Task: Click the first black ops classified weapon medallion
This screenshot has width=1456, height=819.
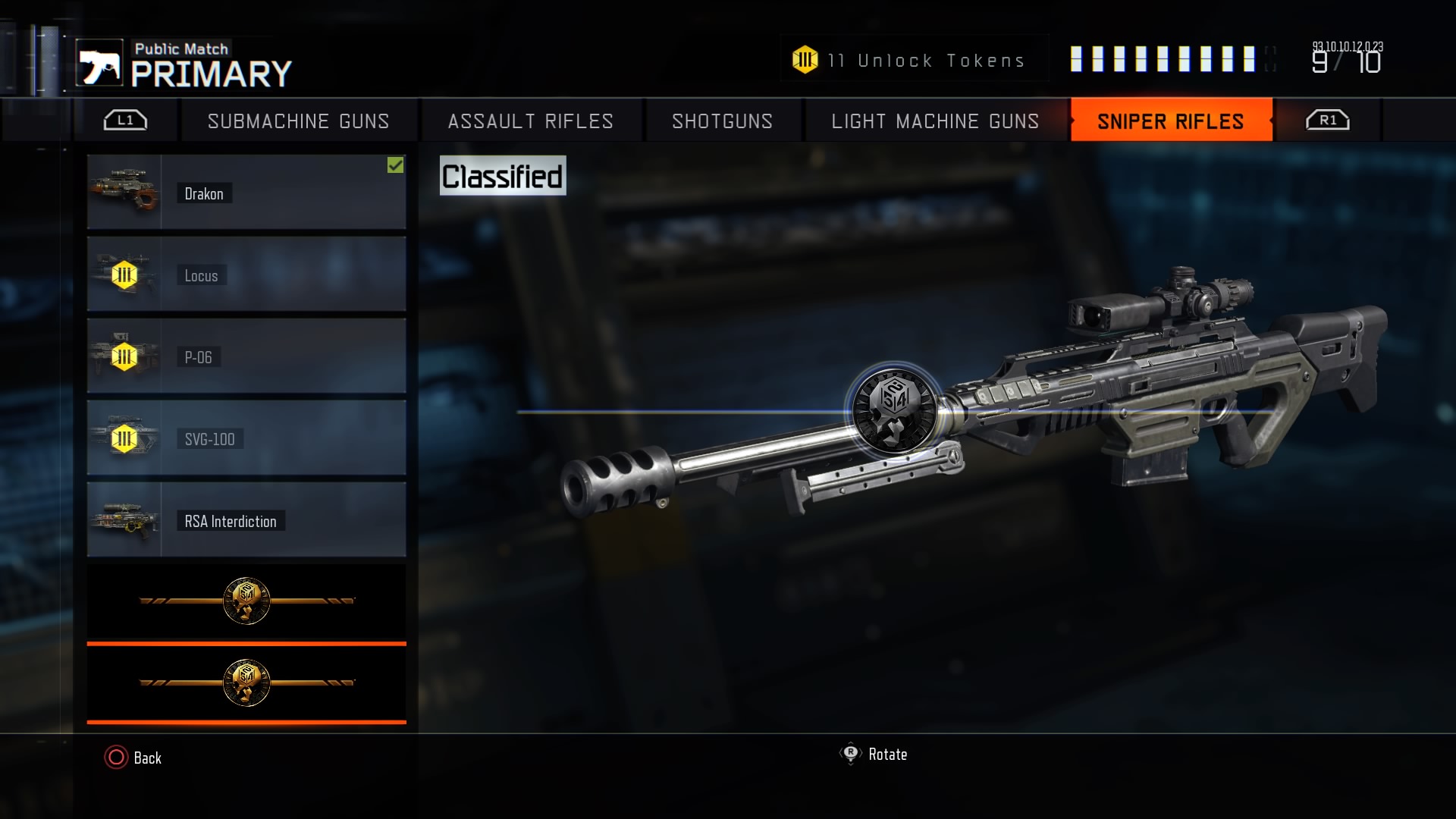Action: point(246,601)
